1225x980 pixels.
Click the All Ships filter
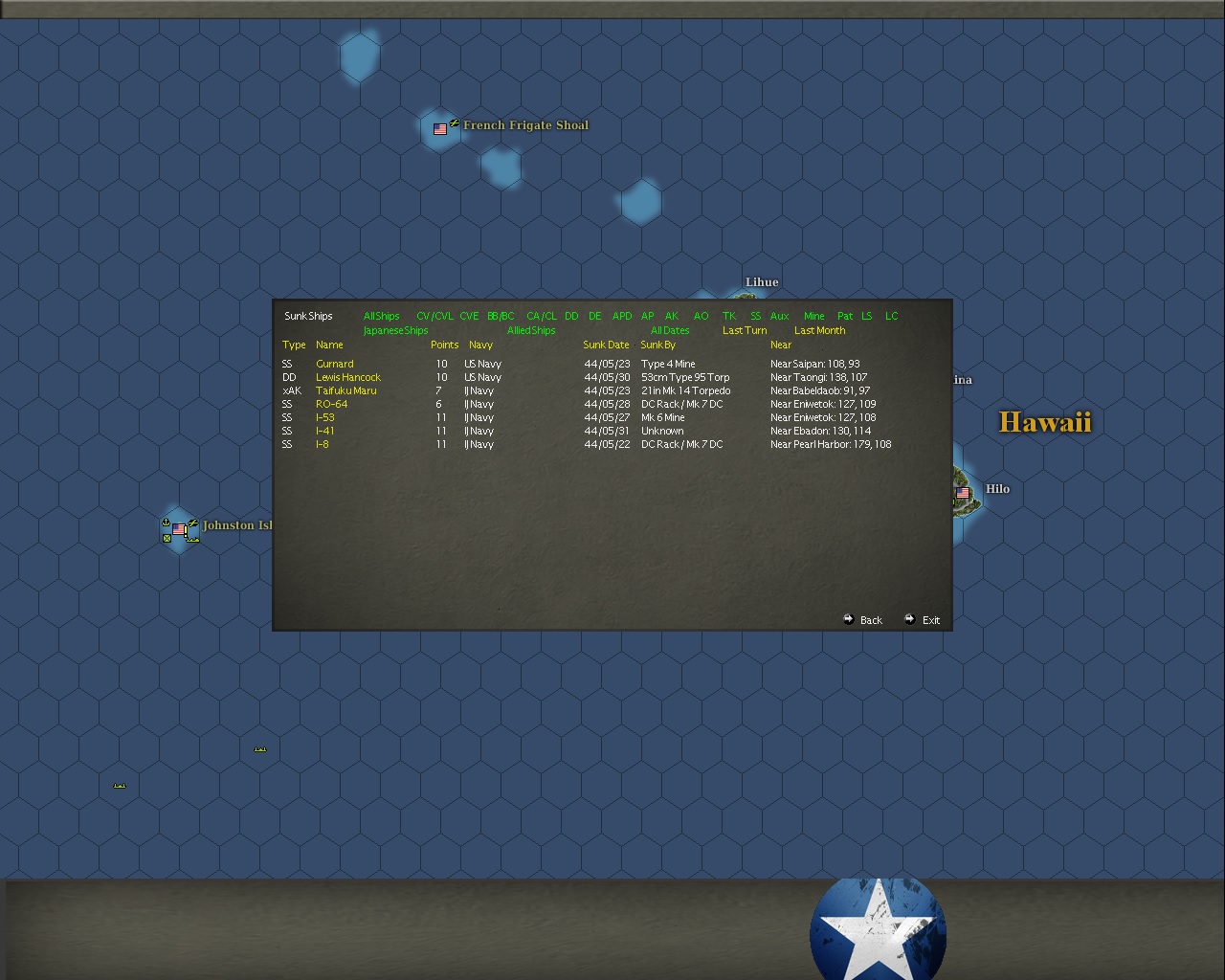tap(380, 316)
